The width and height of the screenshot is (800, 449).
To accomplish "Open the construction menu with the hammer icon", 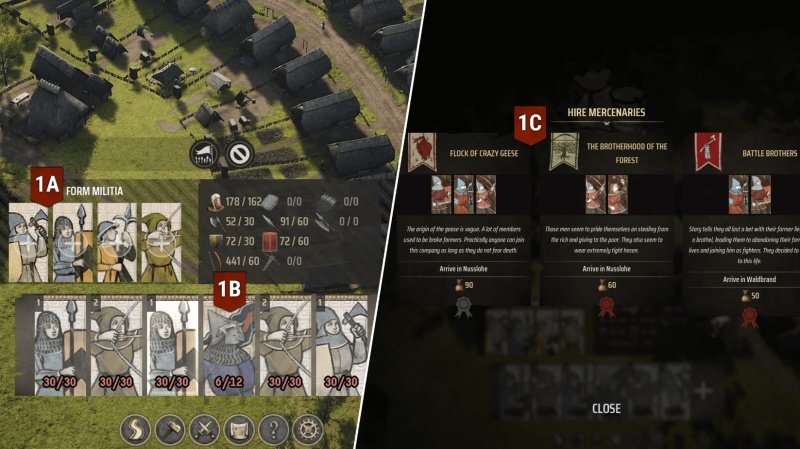I will 172,429.
